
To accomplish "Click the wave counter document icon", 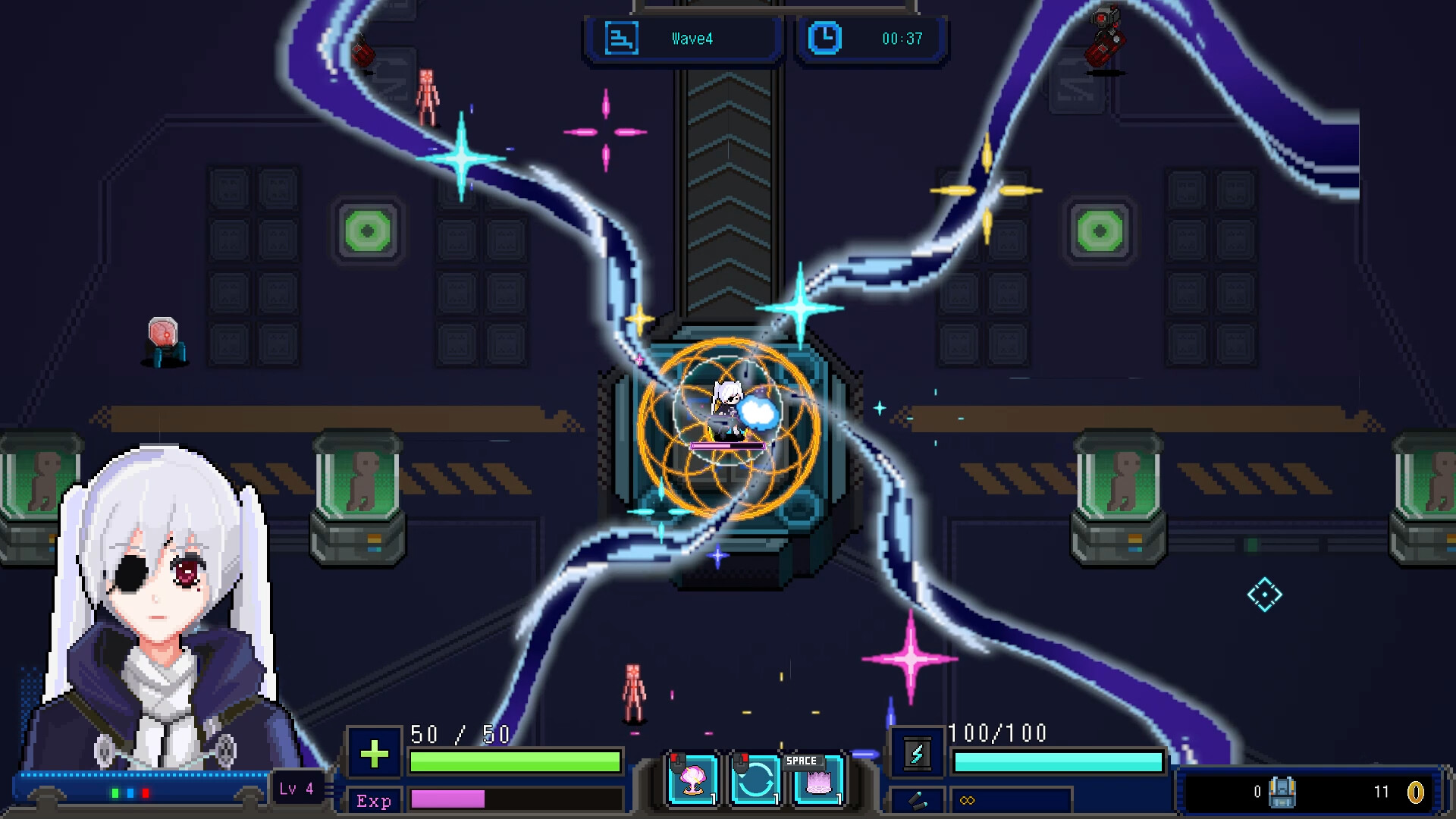I will click(623, 37).
